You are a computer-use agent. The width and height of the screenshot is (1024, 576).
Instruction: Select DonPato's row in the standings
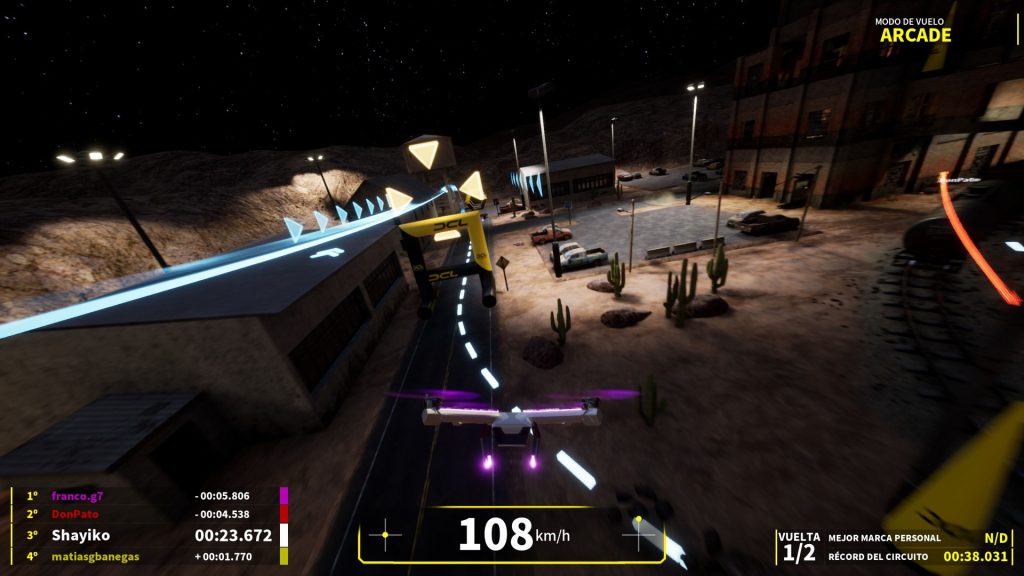tap(74, 514)
